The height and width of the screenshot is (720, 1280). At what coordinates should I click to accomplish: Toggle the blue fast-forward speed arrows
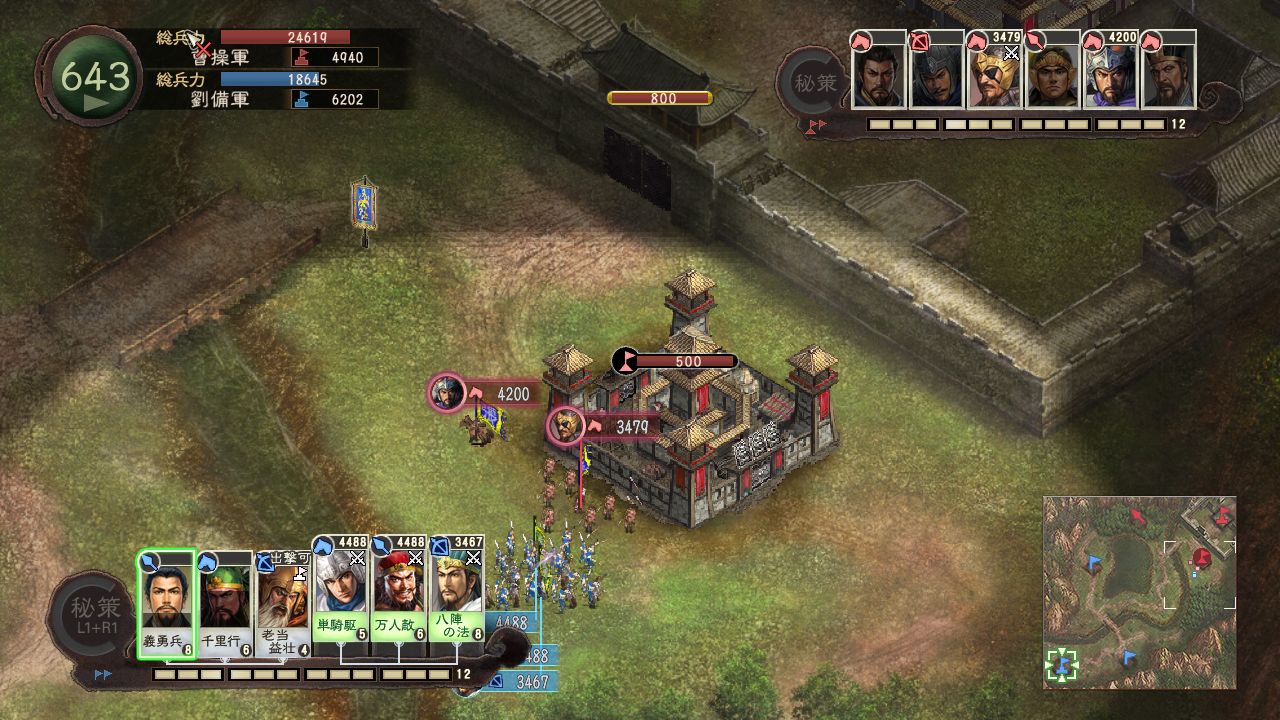[x=103, y=675]
